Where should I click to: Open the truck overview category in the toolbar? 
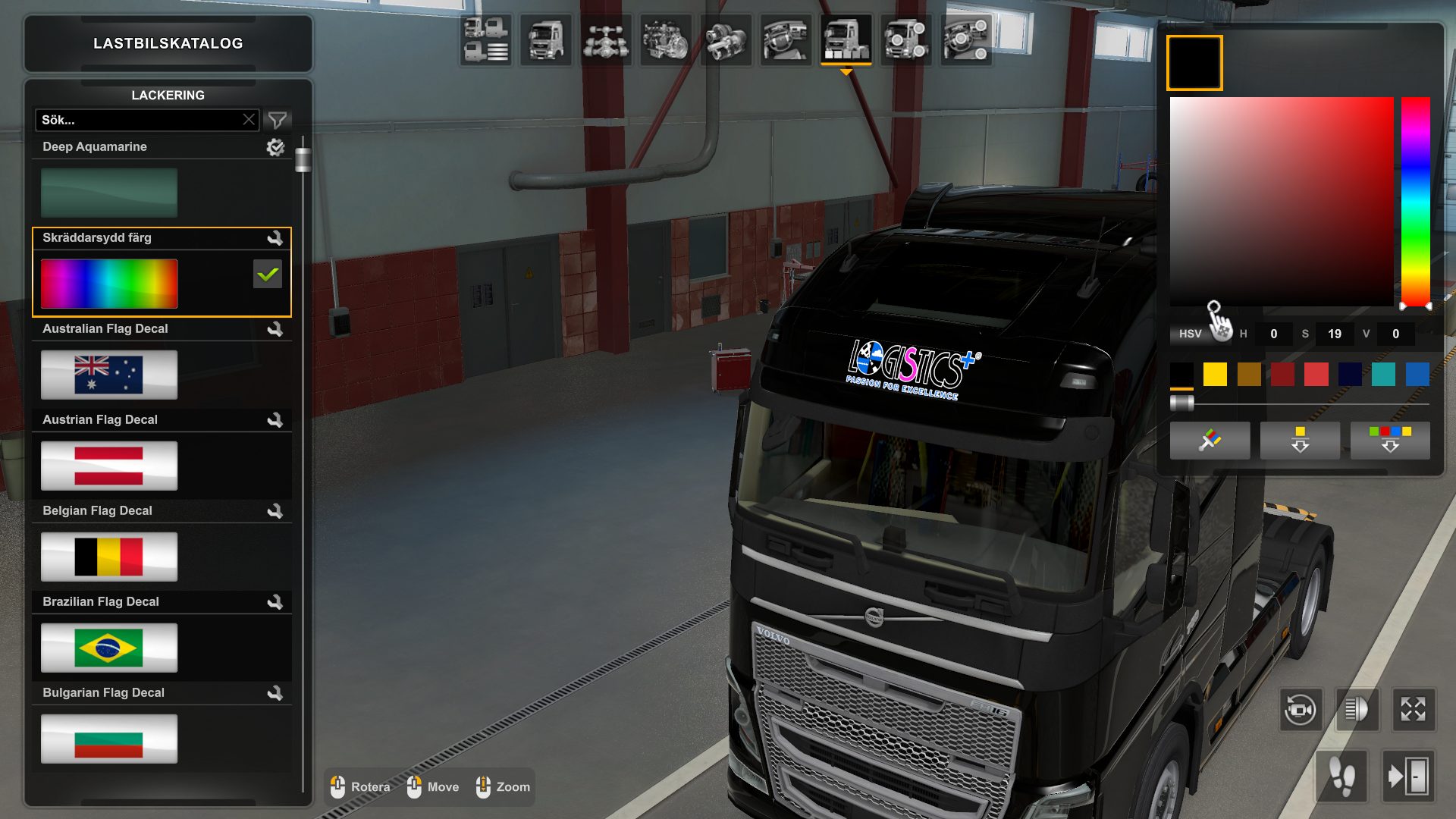coord(485,42)
